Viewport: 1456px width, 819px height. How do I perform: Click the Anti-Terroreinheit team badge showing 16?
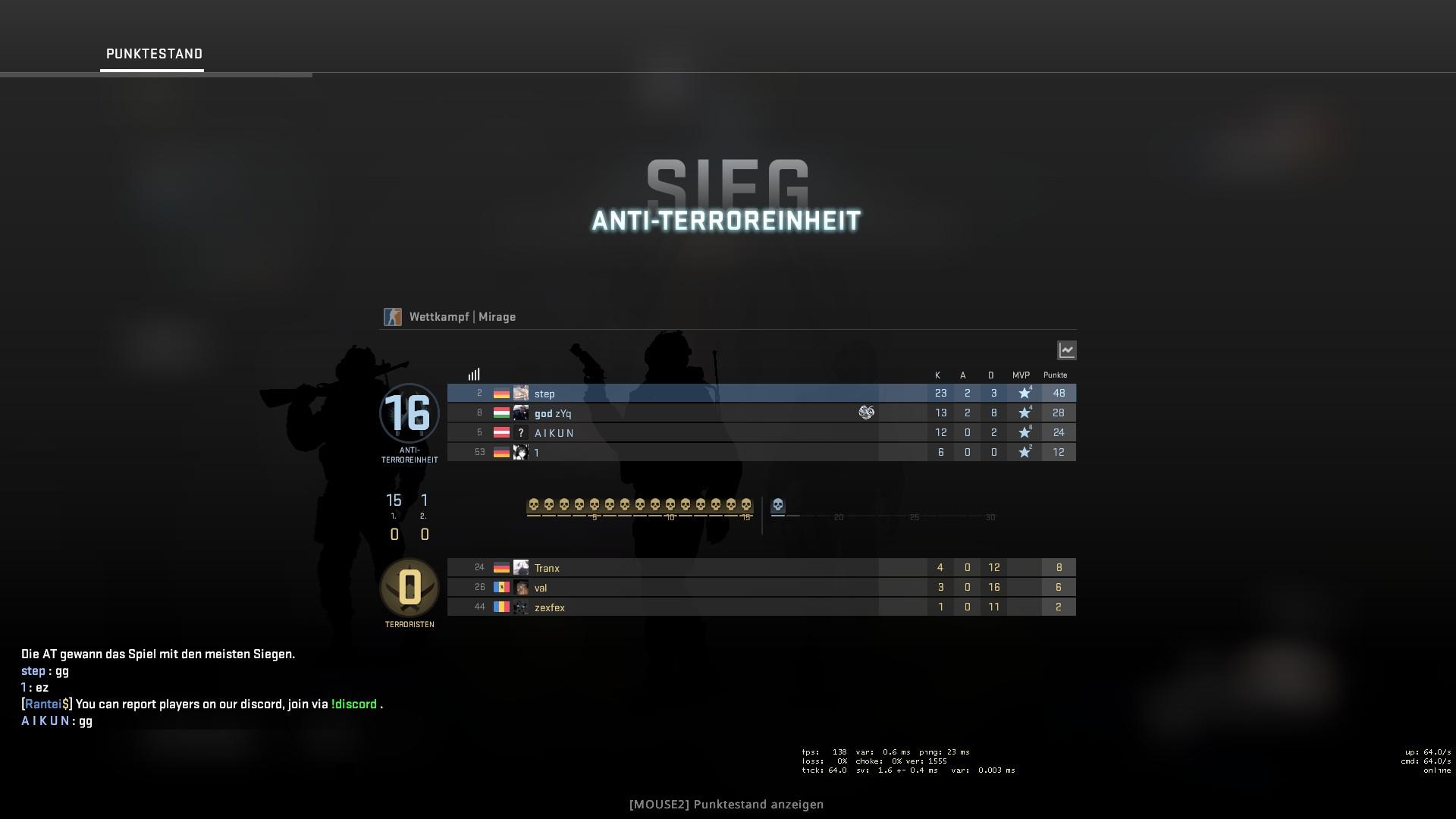pyautogui.click(x=409, y=414)
